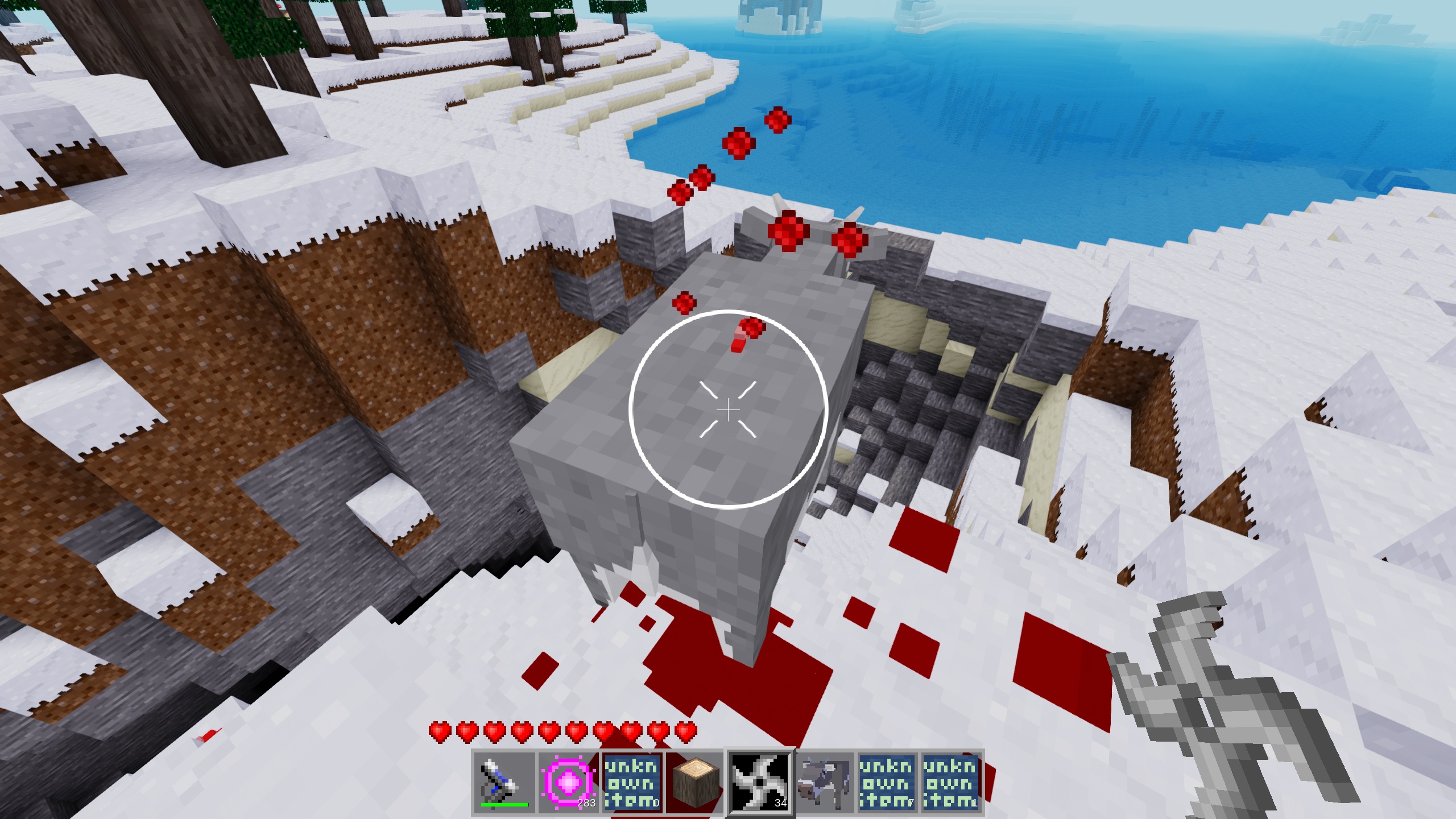Viewport: 1456px width, 819px height.
Task: Select the cow item hotbar slot
Action: point(824,783)
